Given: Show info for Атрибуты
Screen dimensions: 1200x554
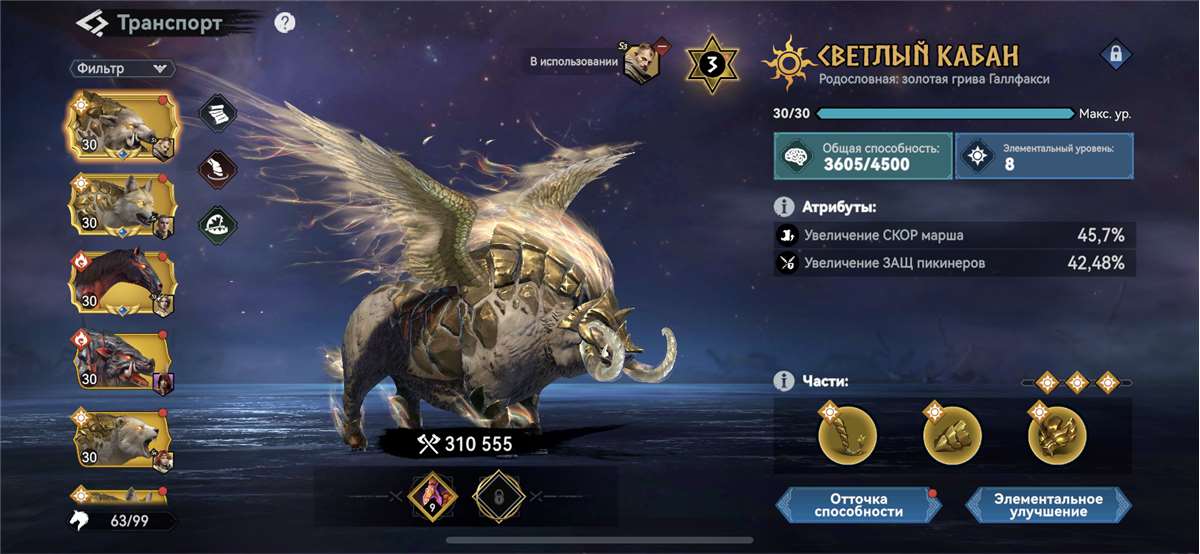Looking at the screenshot, I should (785, 207).
